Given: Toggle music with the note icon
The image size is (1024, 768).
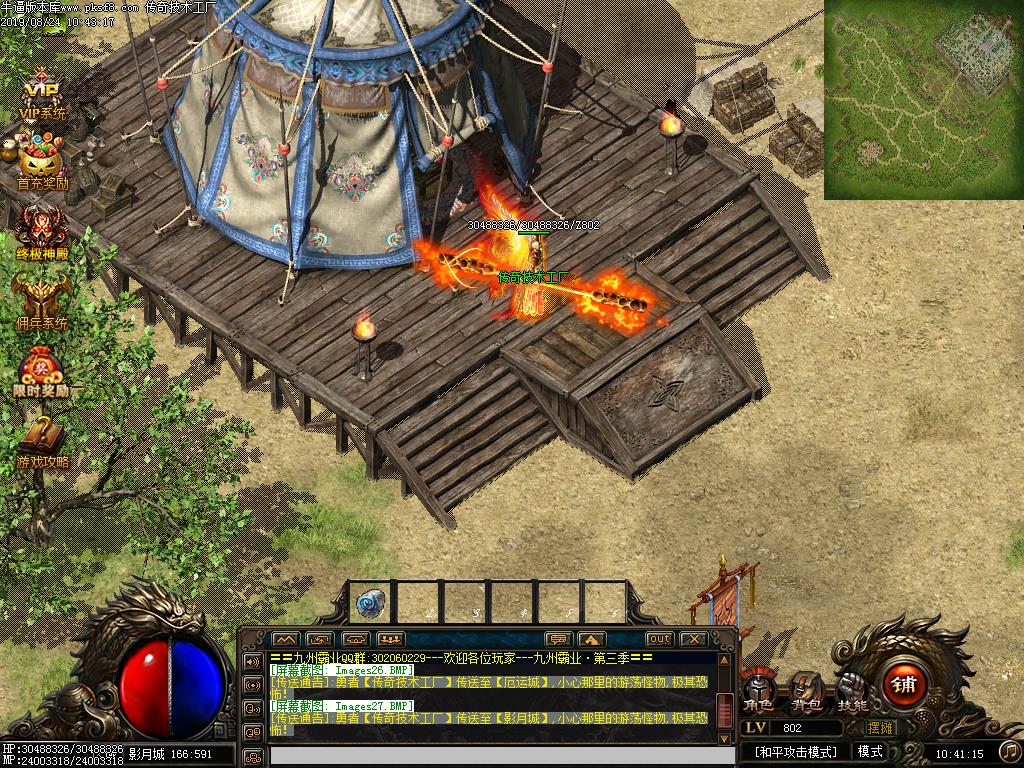Looking at the screenshot, I should pyautogui.click(x=1008, y=751).
